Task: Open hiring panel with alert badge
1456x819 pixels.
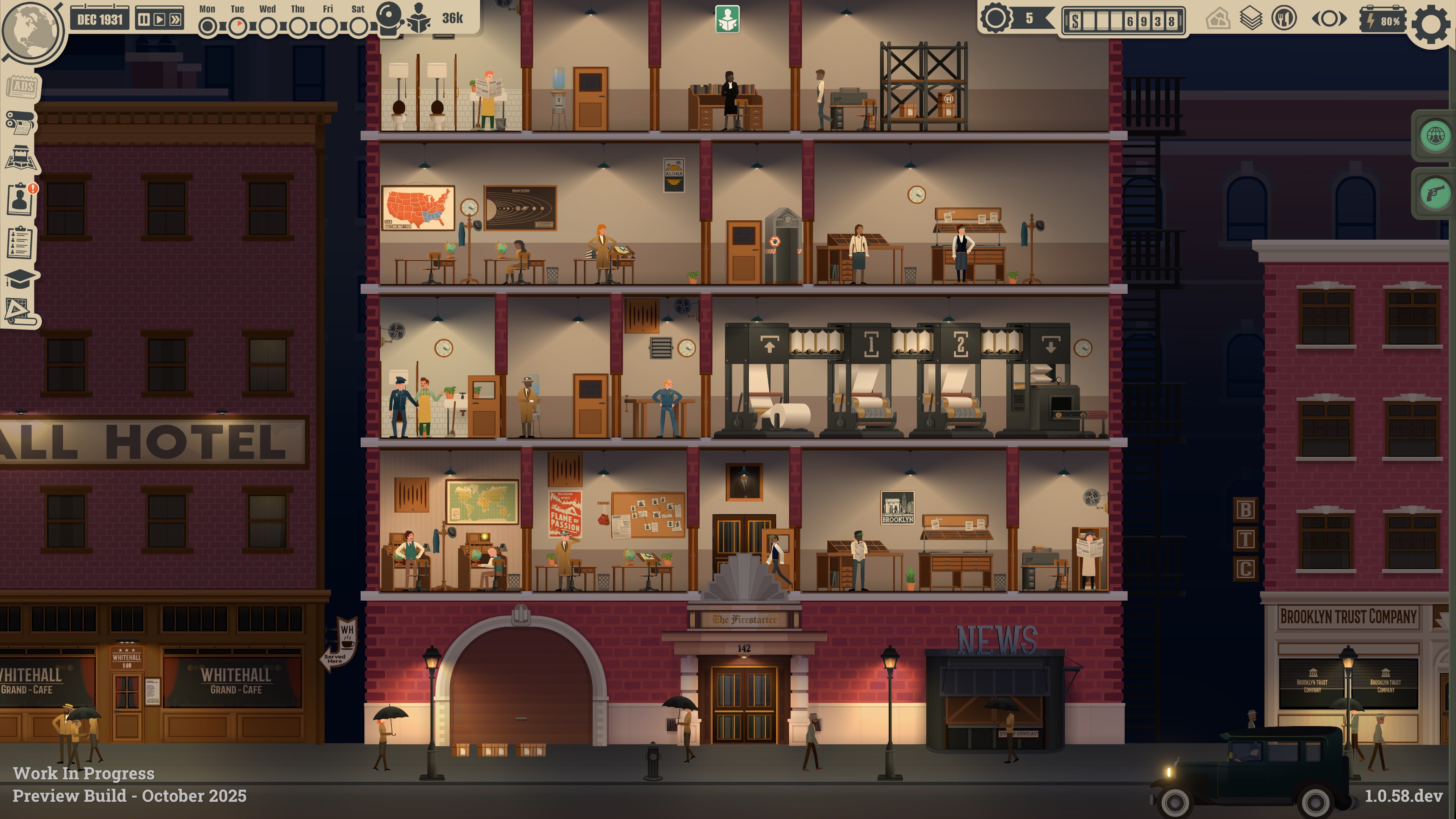Action: pos(20,199)
